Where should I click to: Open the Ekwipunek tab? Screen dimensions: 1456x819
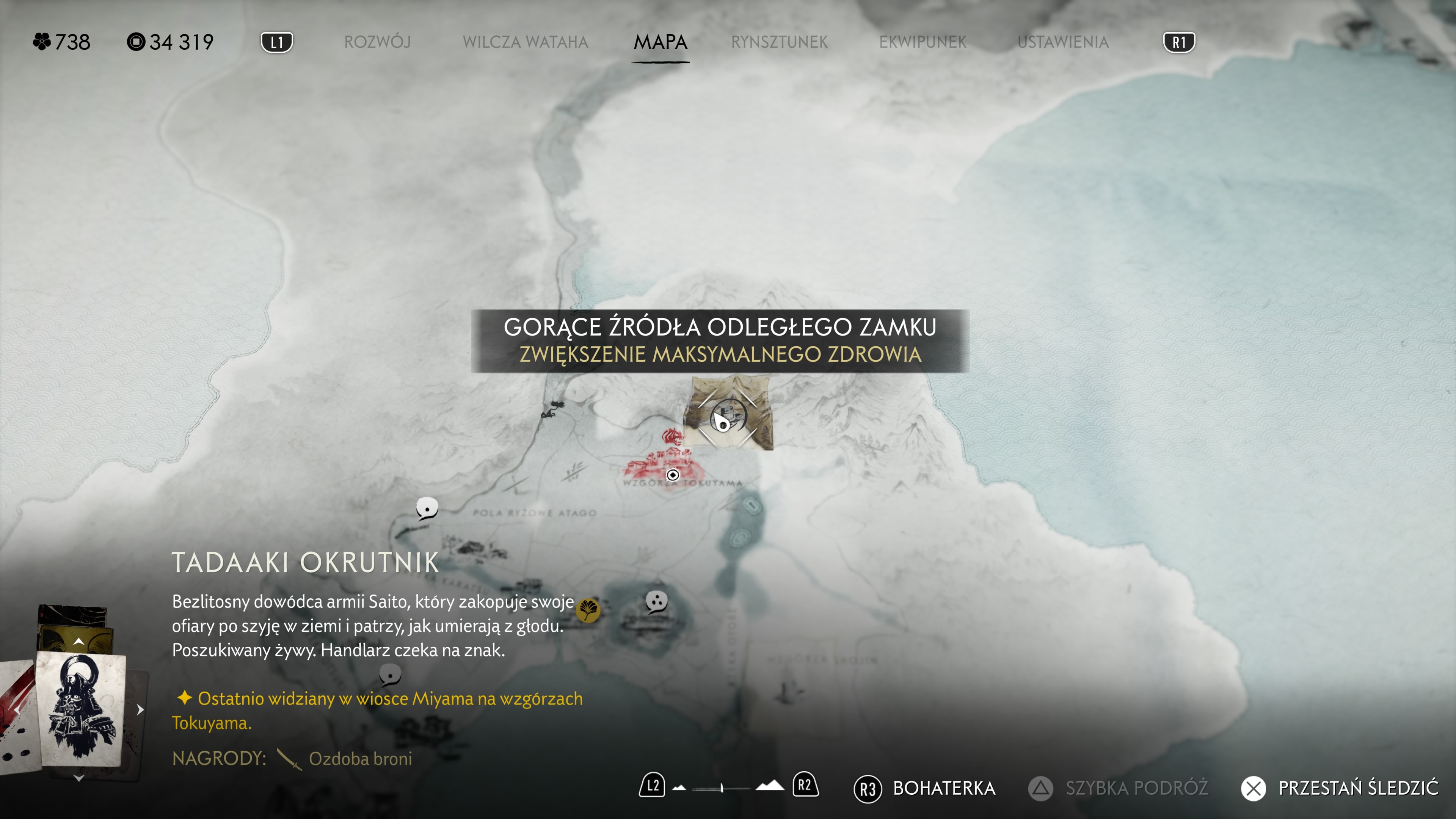[x=923, y=42]
